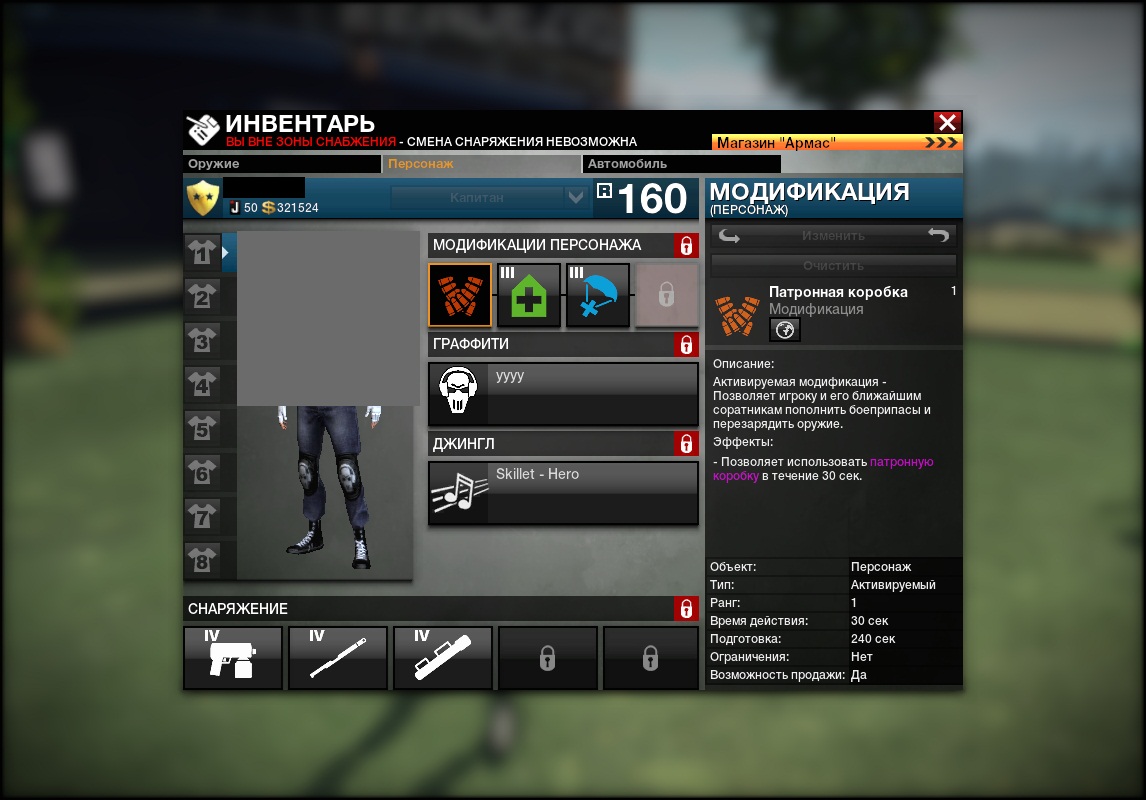This screenshot has height=800, width=1146.
Task: Close the inventory window
Action: 947,122
